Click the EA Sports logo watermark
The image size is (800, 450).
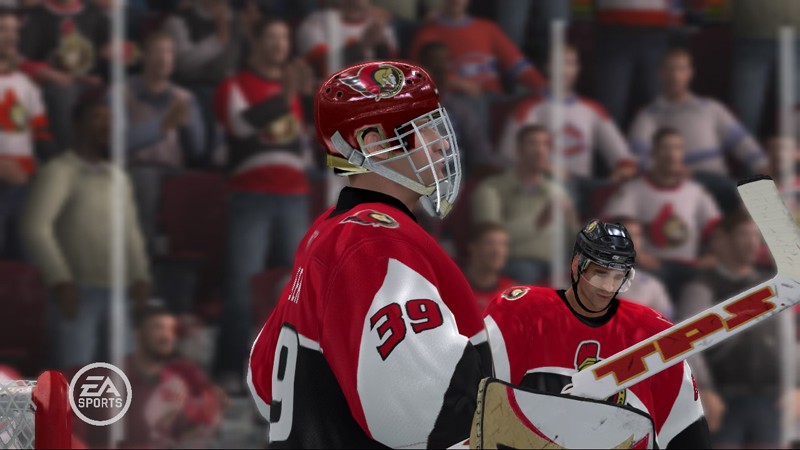click(99, 394)
